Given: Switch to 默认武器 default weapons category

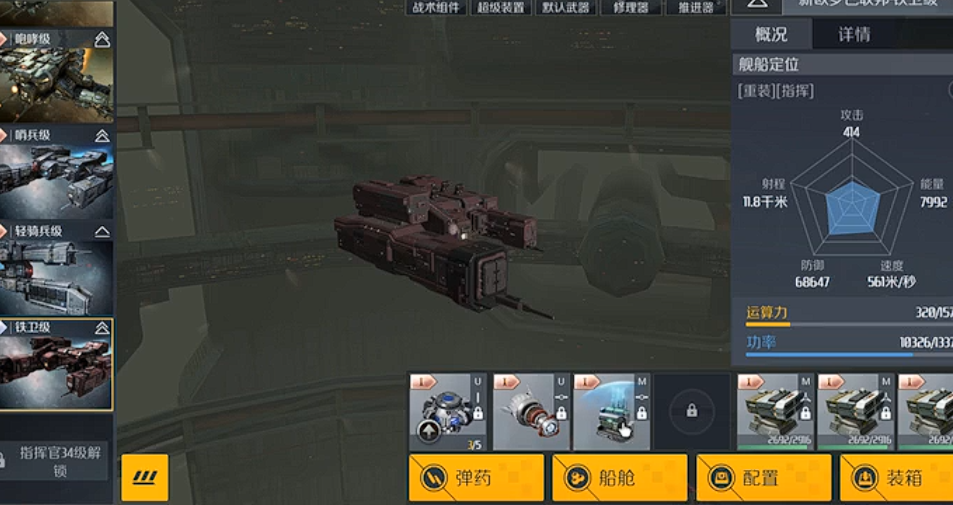Looking at the screenshot, I should click(x=564, y=8).
